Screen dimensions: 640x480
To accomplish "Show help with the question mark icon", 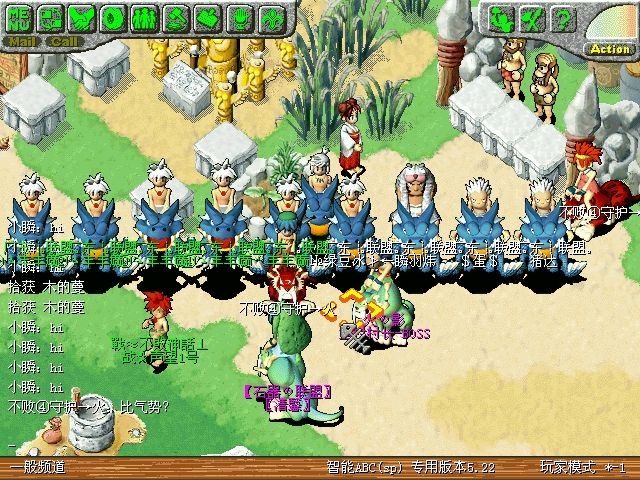I will [x=563, y=17].
